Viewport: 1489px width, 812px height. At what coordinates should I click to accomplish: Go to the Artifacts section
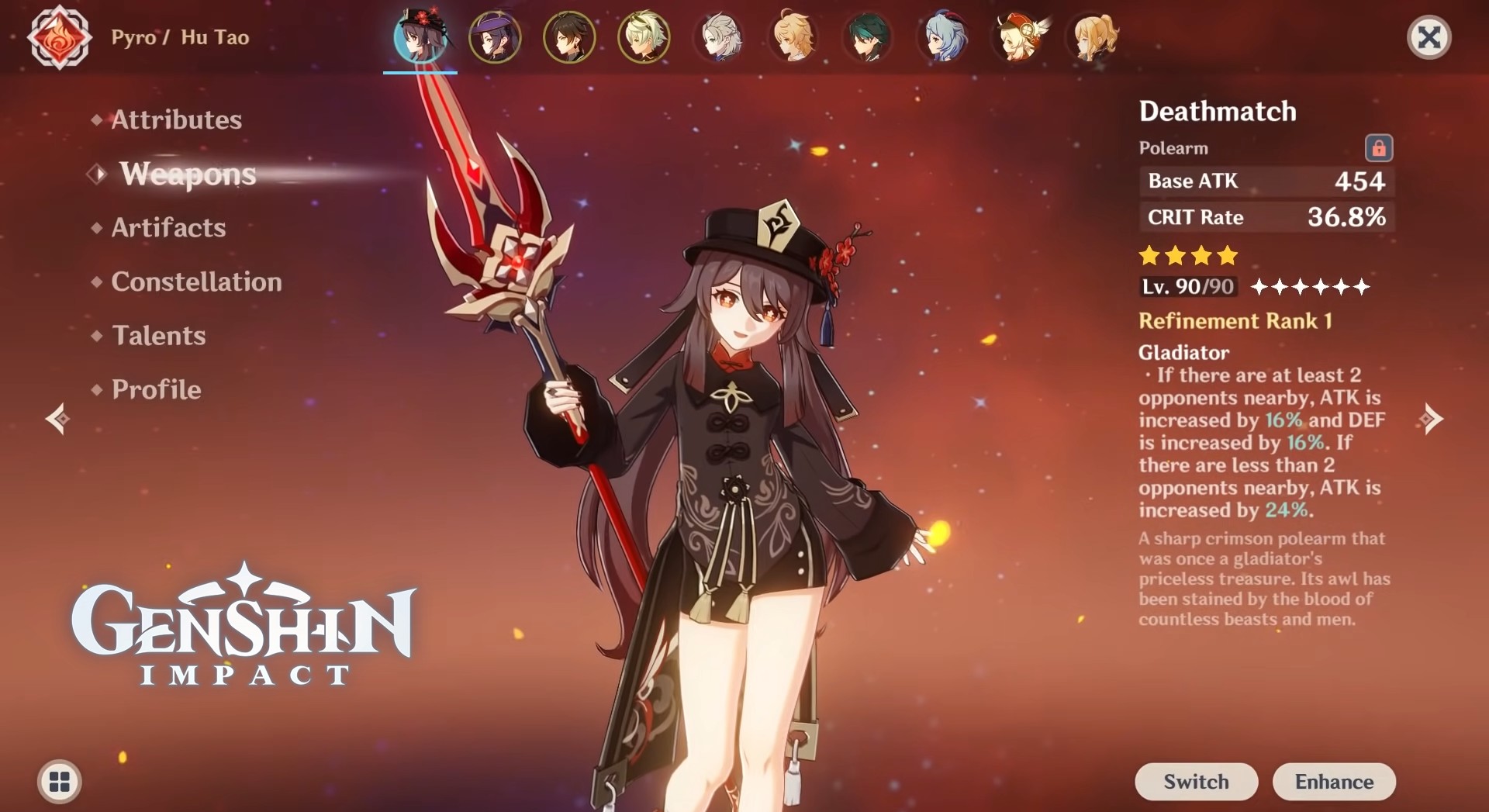tap(168, 227)
